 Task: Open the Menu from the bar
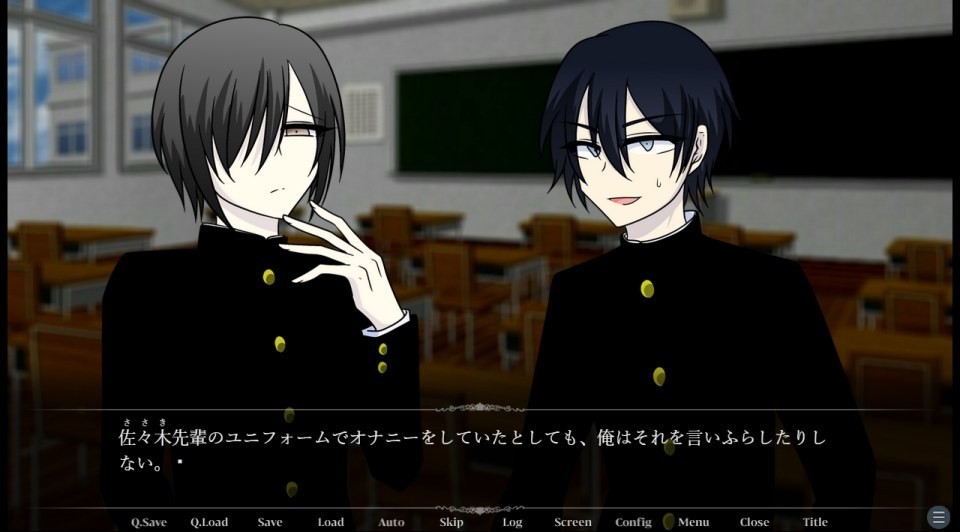(693, 522)
